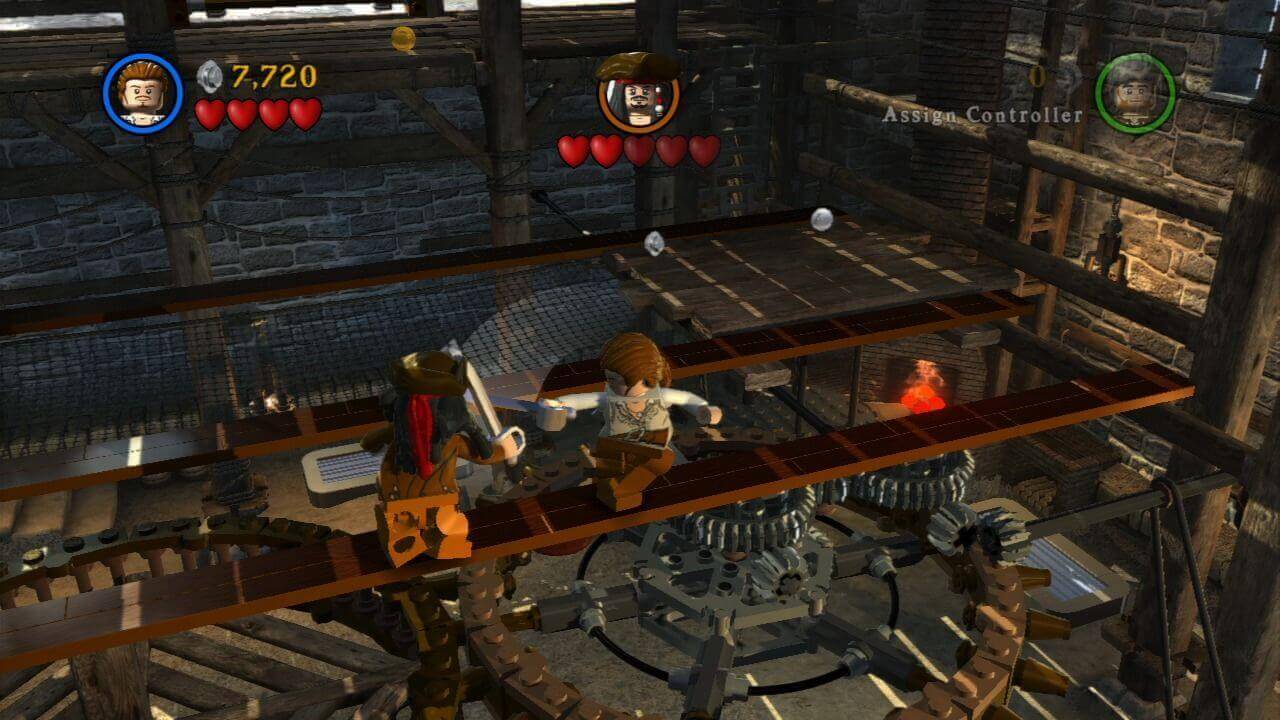
Task: Select the blue-ringed player one portrait
Action: point(143,93)
